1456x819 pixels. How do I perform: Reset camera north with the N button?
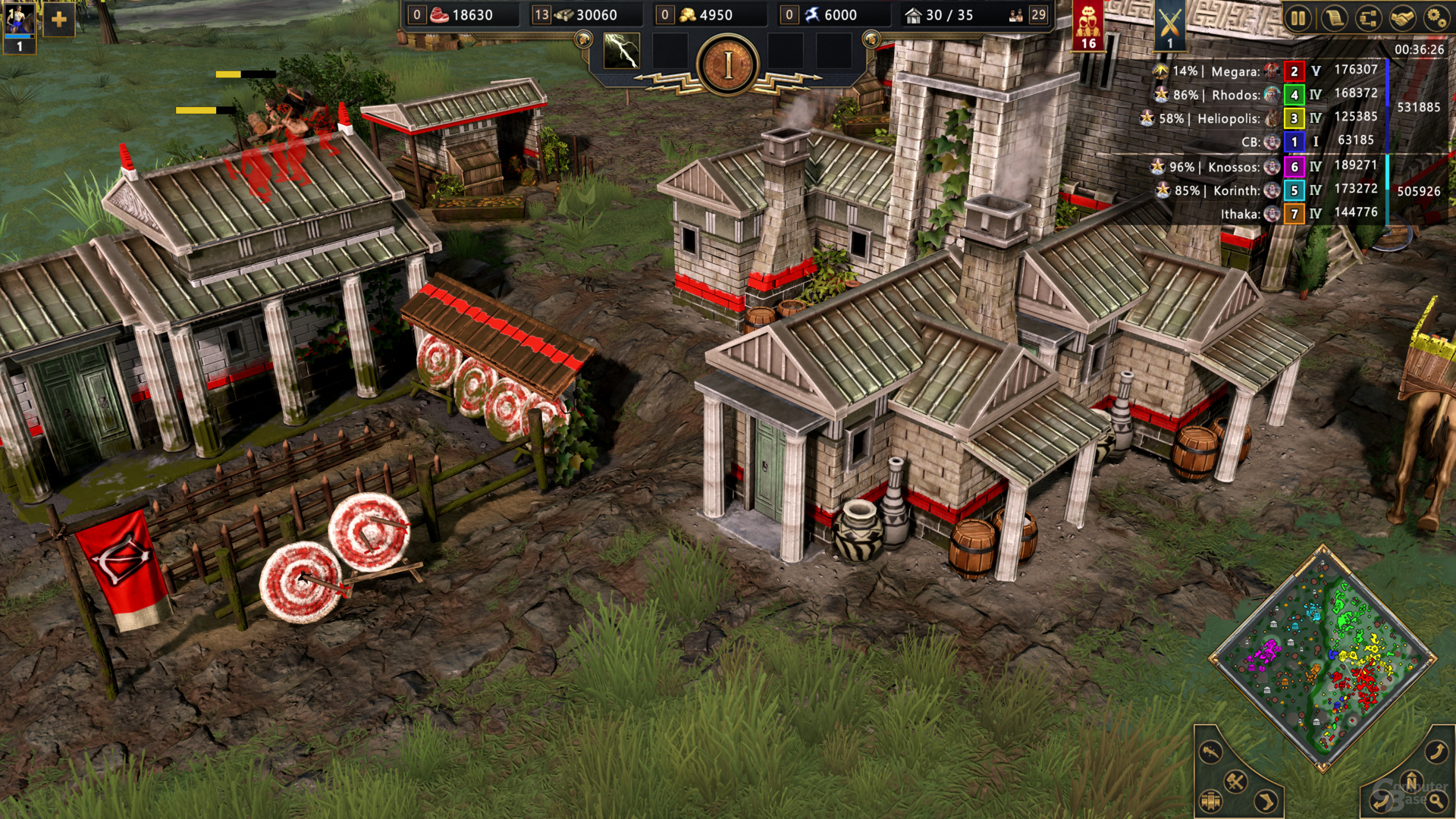click(x=1411, y=781)
